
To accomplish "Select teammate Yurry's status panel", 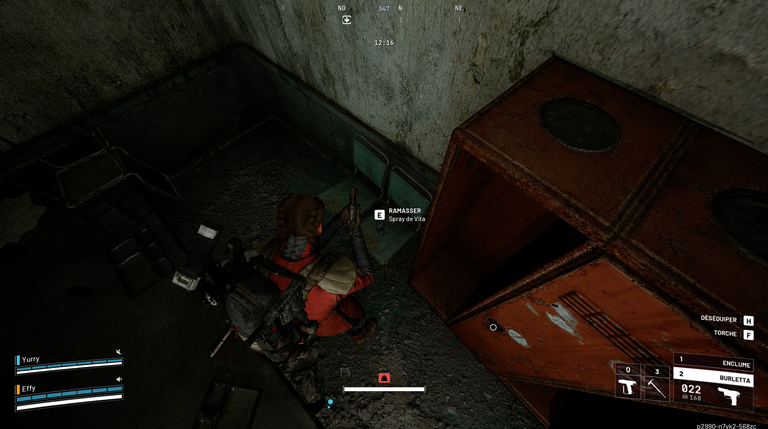I will click(69, 362).
